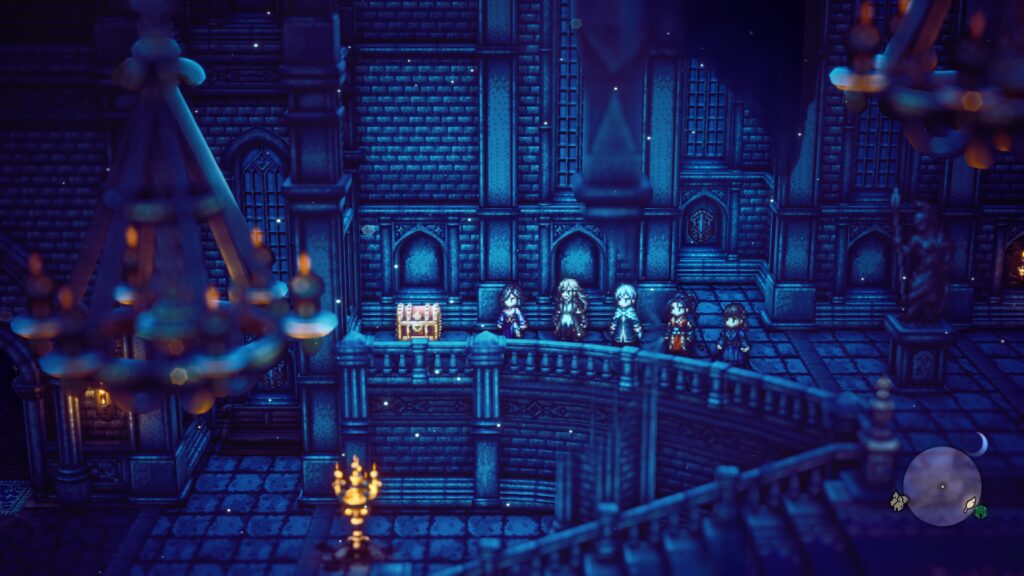Click the circular minimap radar
The height and width of the screenshot is (576, 1024).
pyautogui.click(x=942, y=486)
